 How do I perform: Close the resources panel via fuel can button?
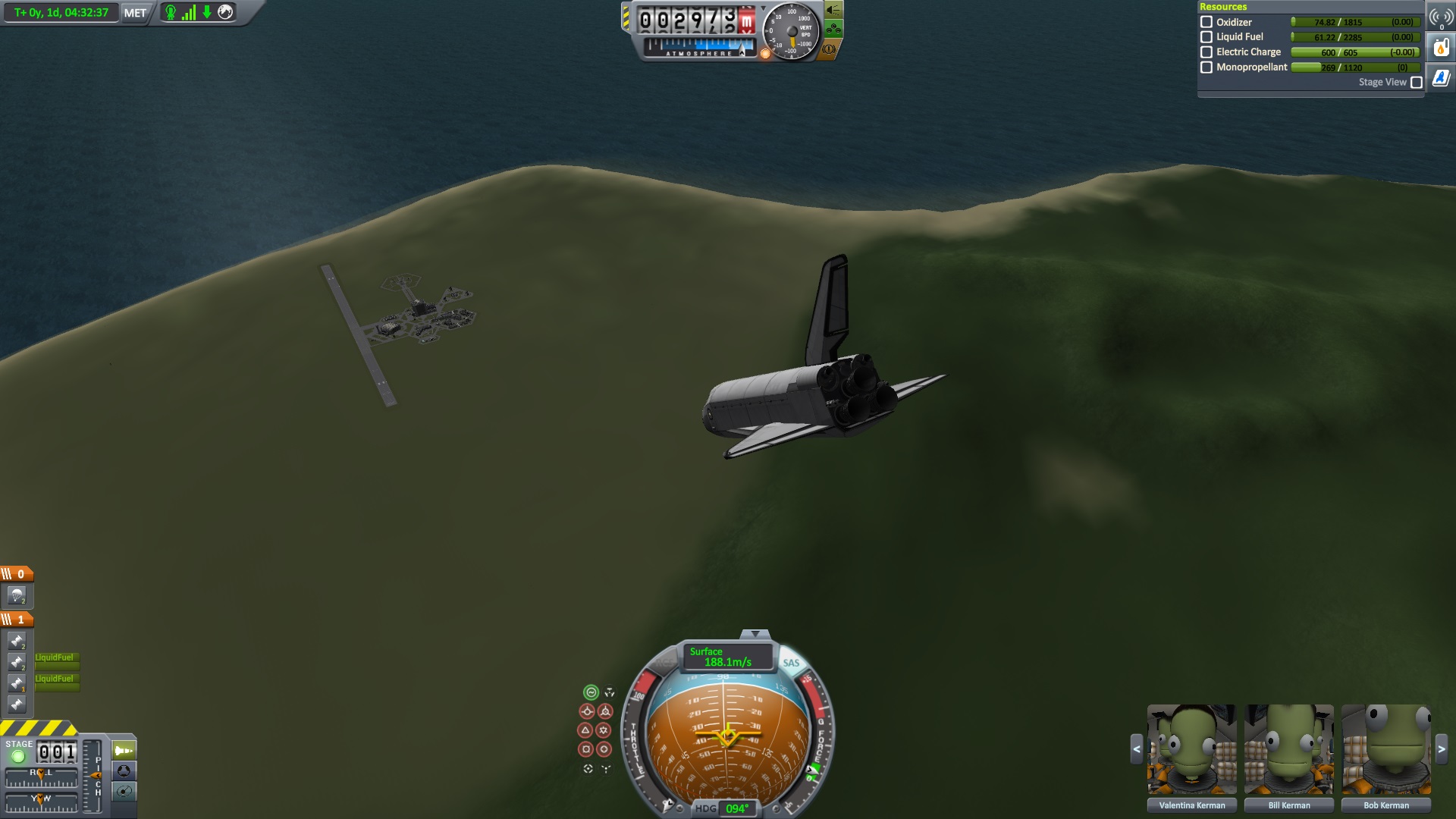tap(1441, 49)
